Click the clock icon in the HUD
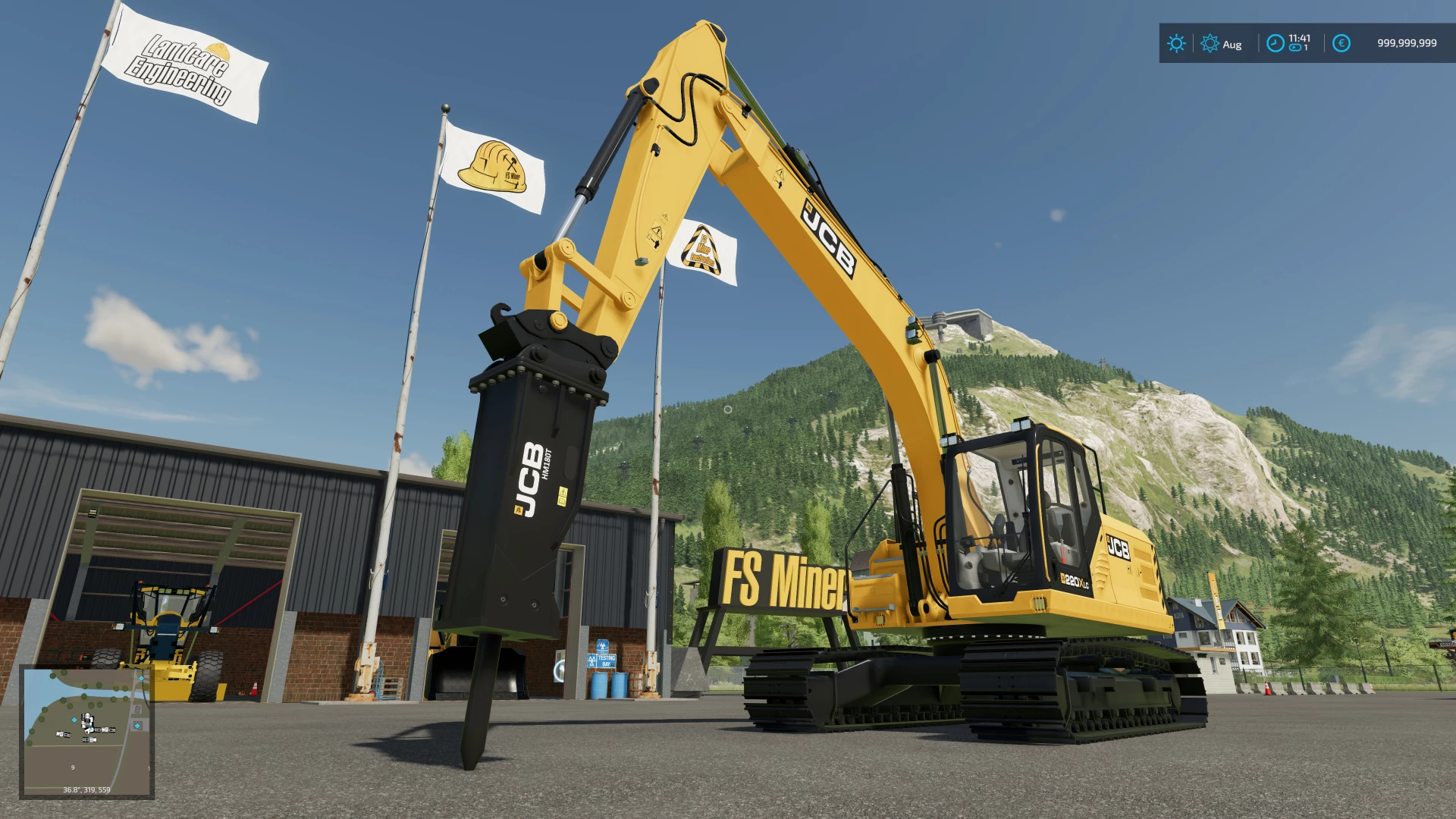 1276,43
